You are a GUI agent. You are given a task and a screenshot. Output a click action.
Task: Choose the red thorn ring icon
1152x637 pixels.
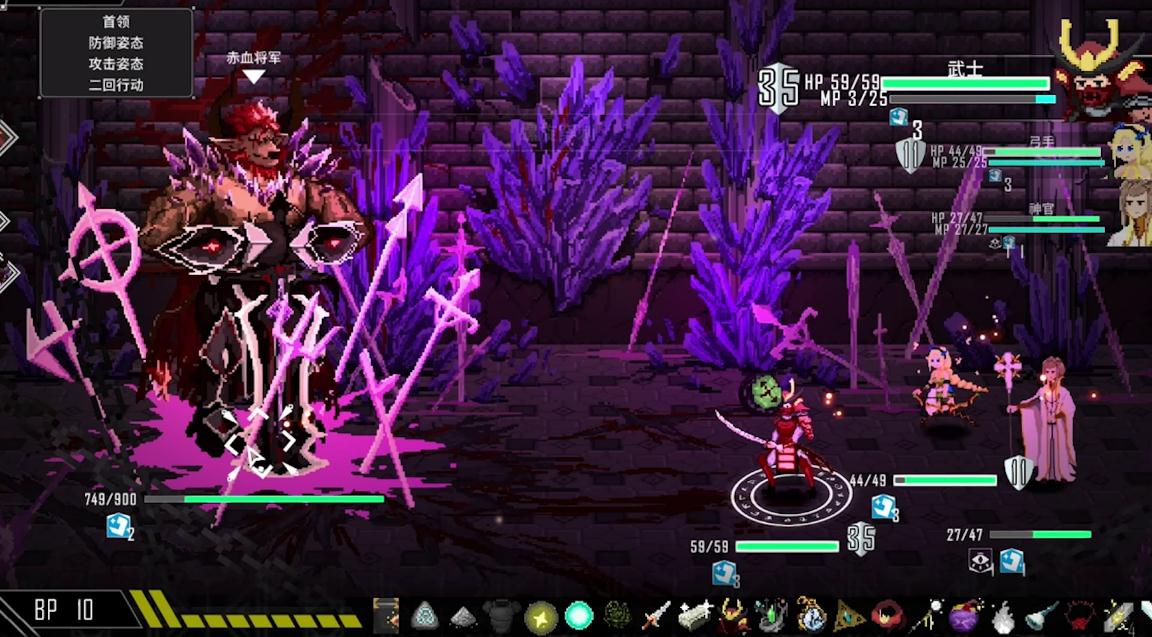coord(1079,615)
